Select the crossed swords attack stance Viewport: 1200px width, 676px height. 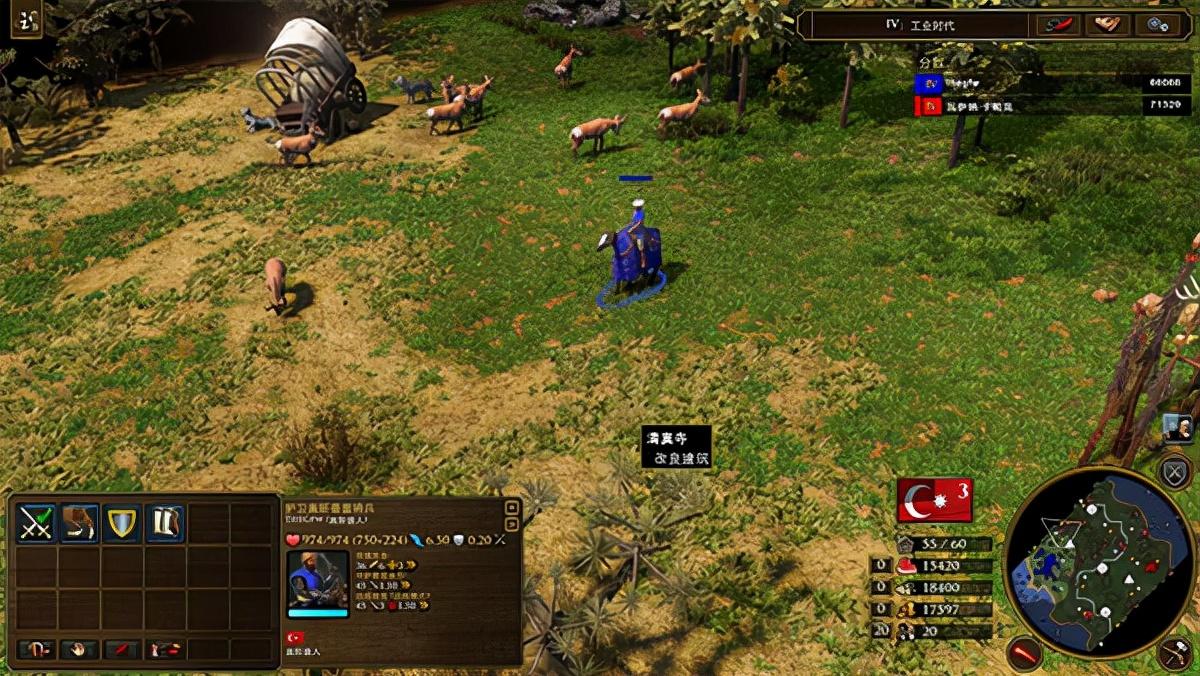point(37,523)
